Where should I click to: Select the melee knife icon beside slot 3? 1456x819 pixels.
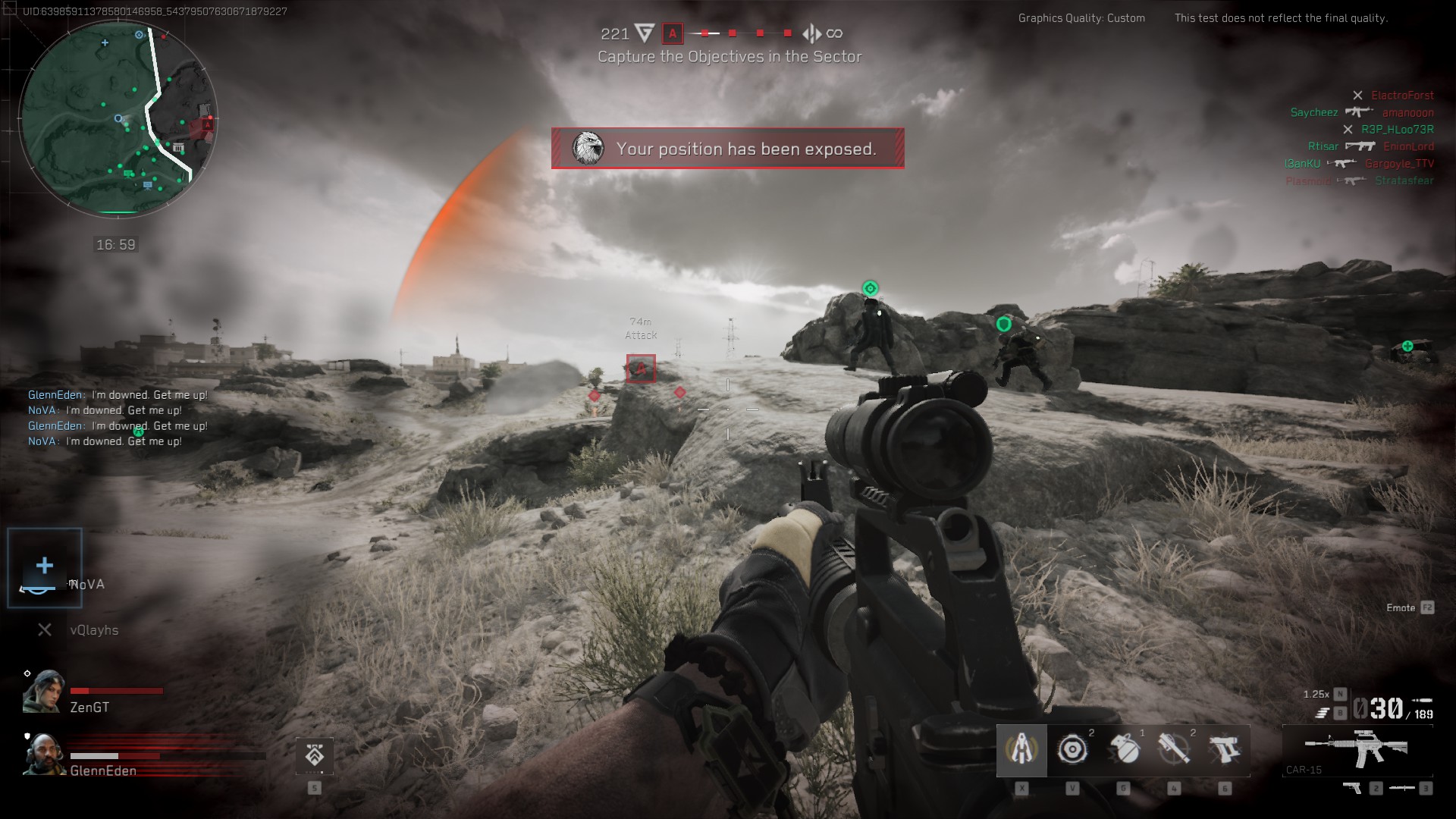(1403, 789)
